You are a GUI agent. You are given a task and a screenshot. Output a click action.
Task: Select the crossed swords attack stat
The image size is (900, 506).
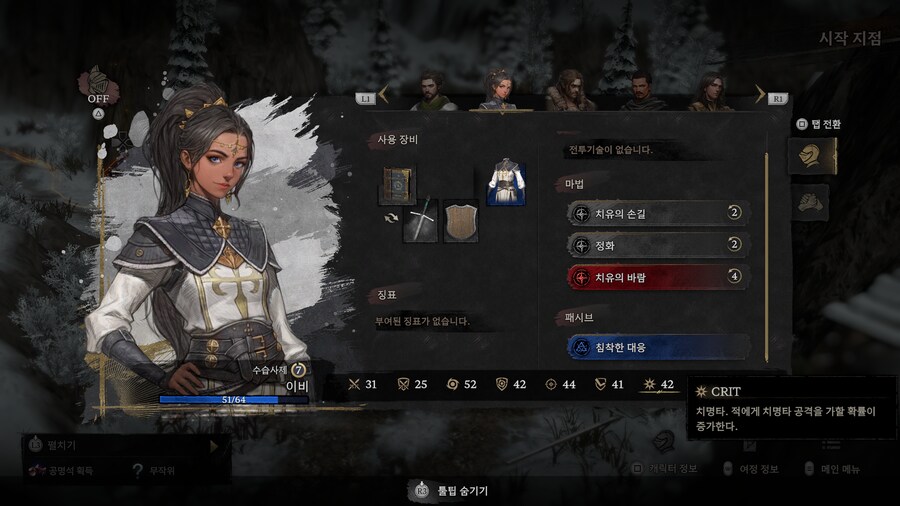point(363,384)
